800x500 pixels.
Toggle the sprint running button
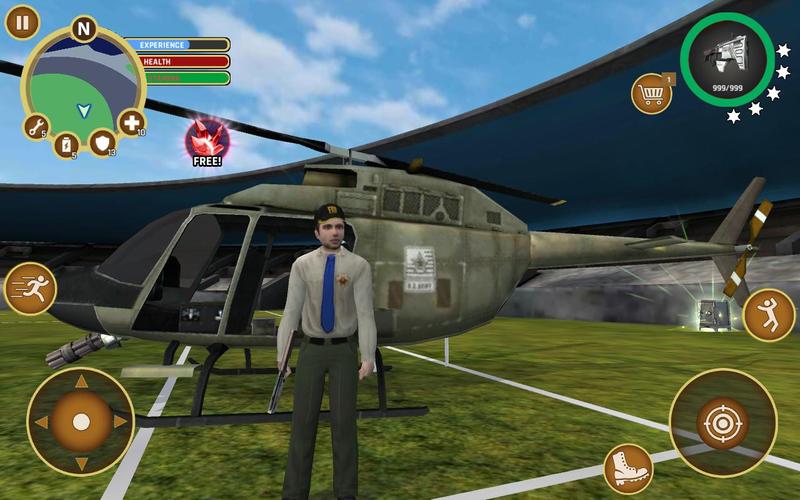[28, 289]
